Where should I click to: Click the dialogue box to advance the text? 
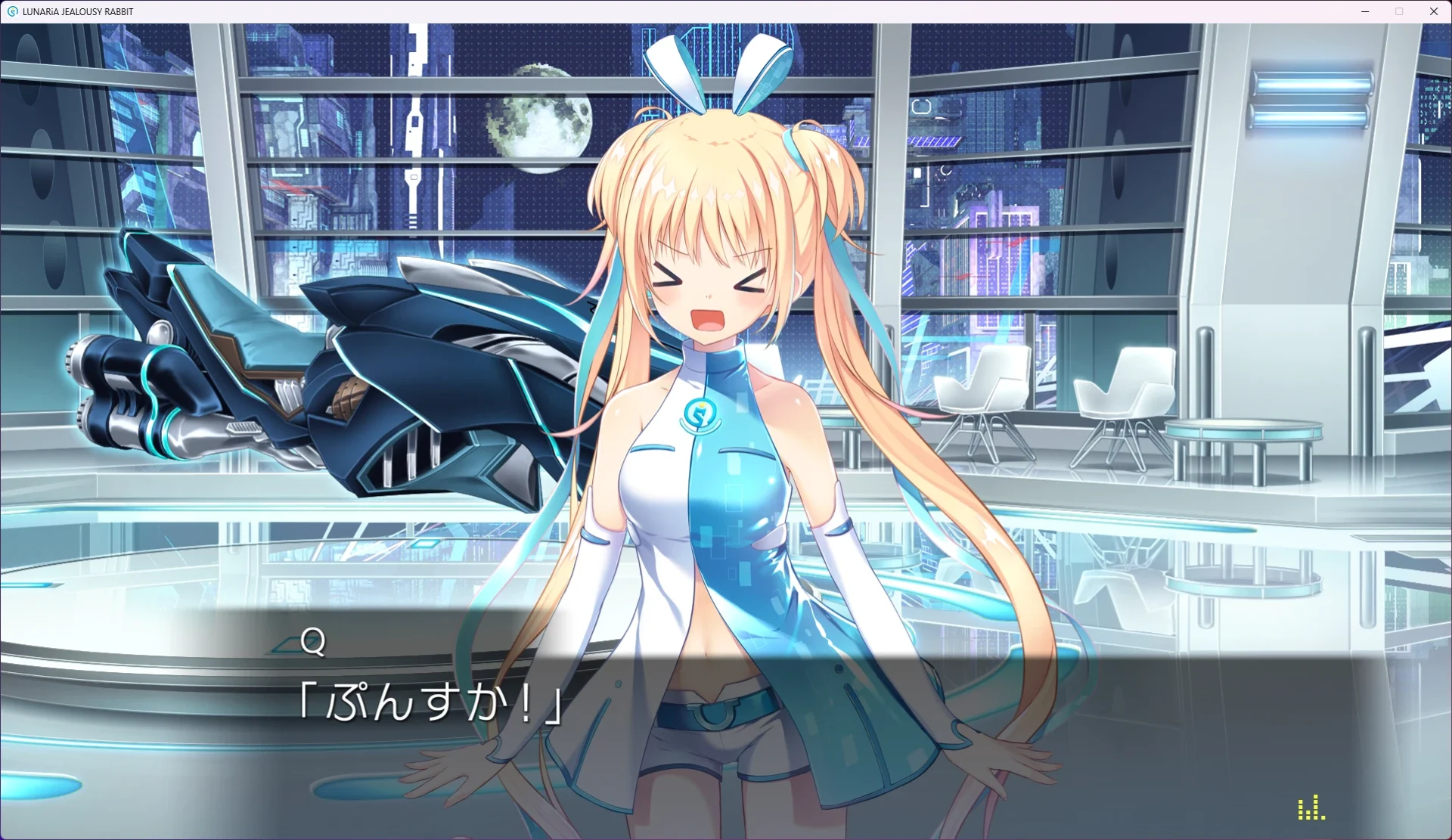click(x=726, y=703)
